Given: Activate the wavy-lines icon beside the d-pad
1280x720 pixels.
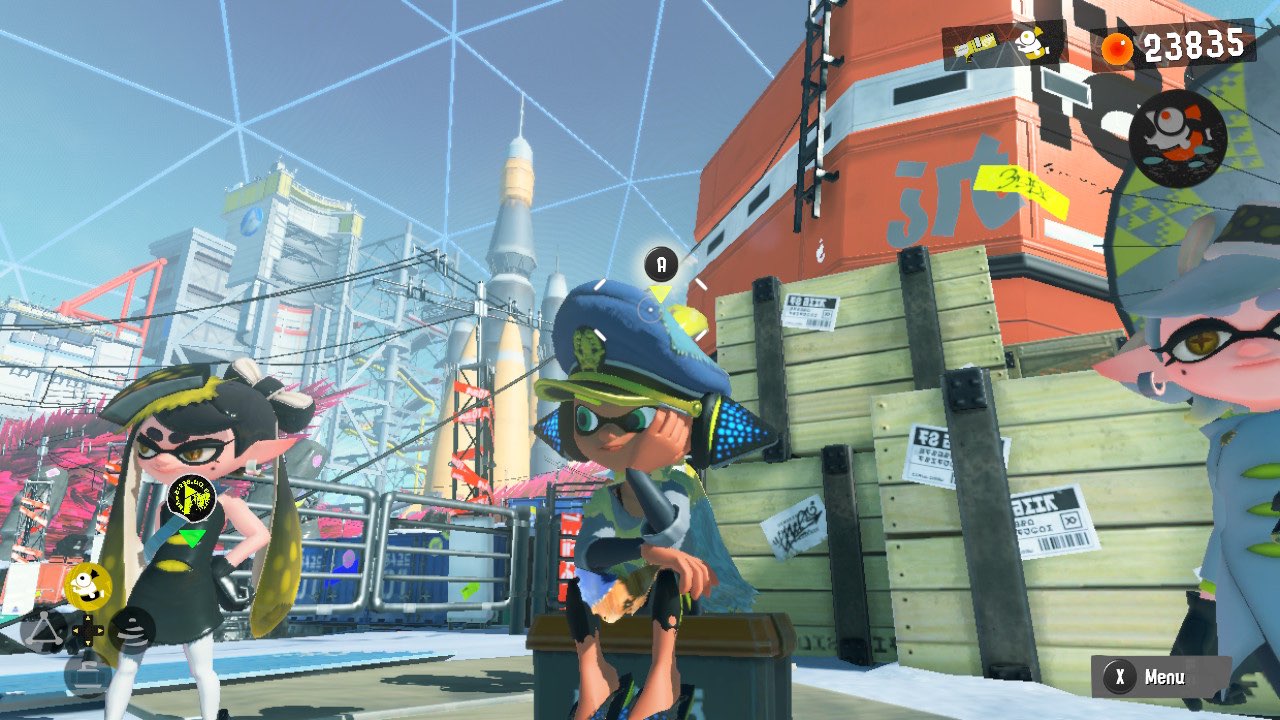Looking at the screenshot, I should (133, 630).
